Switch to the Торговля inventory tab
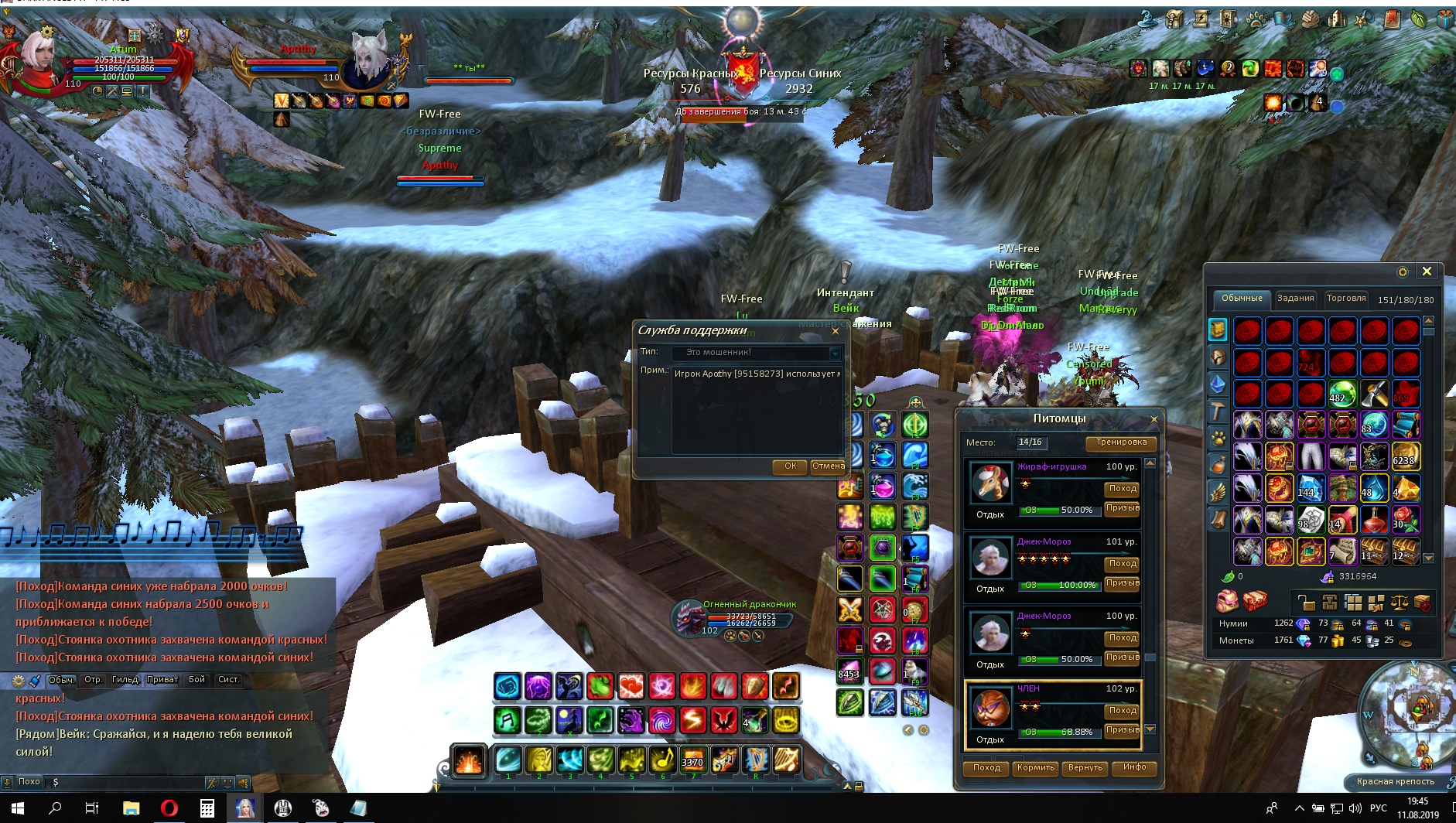This screenshot has width=1456, height=823. [x=1345, y=299]
